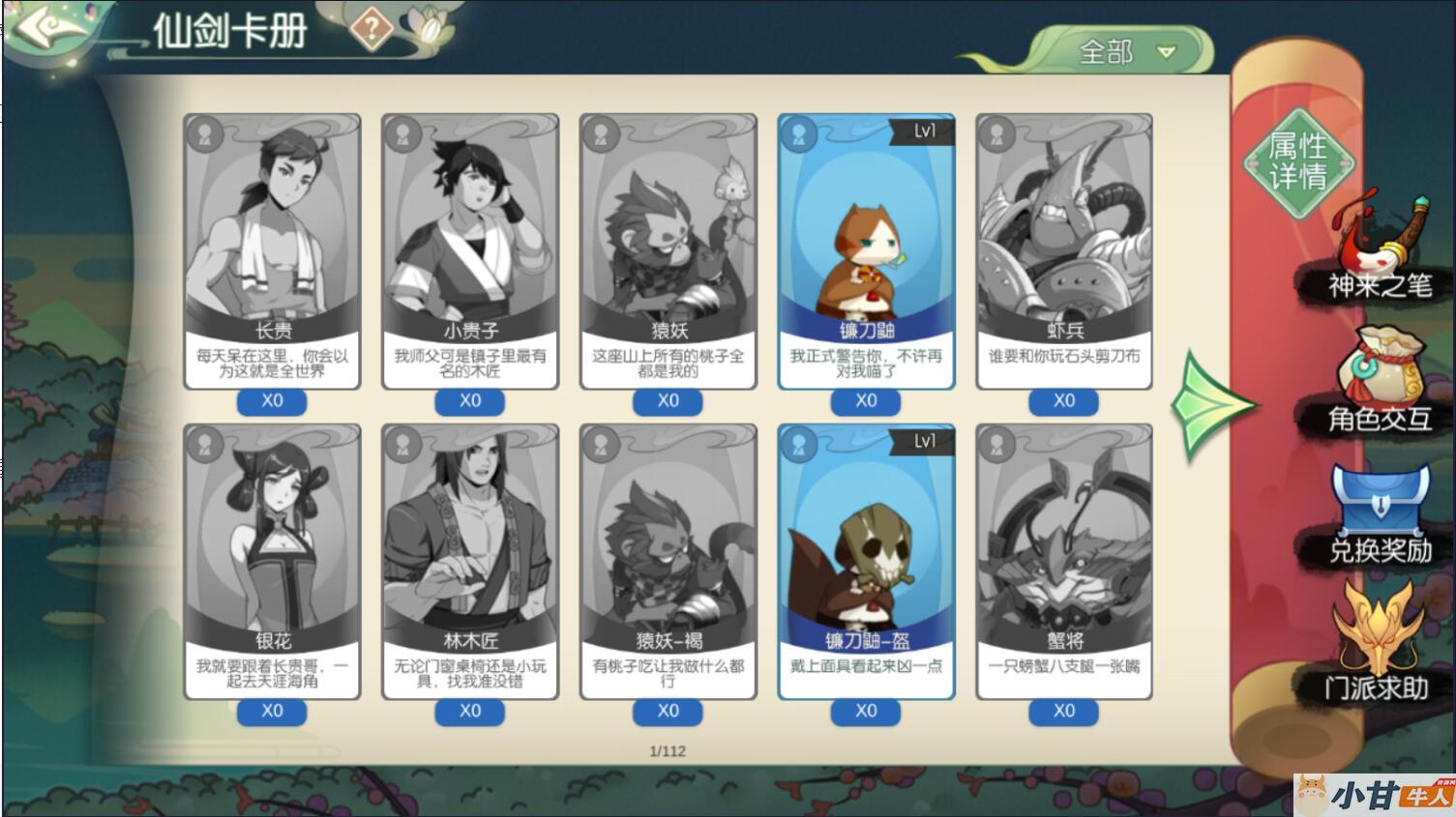The height and width of the screenshot is (817, 1456).
Task: Open 属性详情 attribute details
Action: click(1297, 161)
